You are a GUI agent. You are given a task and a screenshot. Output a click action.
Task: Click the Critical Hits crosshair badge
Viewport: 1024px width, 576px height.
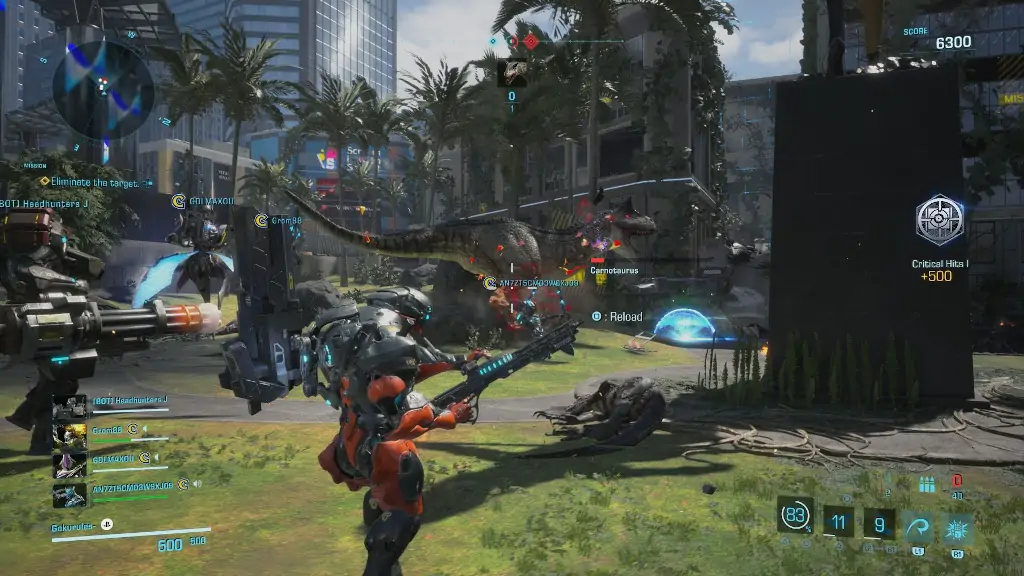(x=940, y=221)
